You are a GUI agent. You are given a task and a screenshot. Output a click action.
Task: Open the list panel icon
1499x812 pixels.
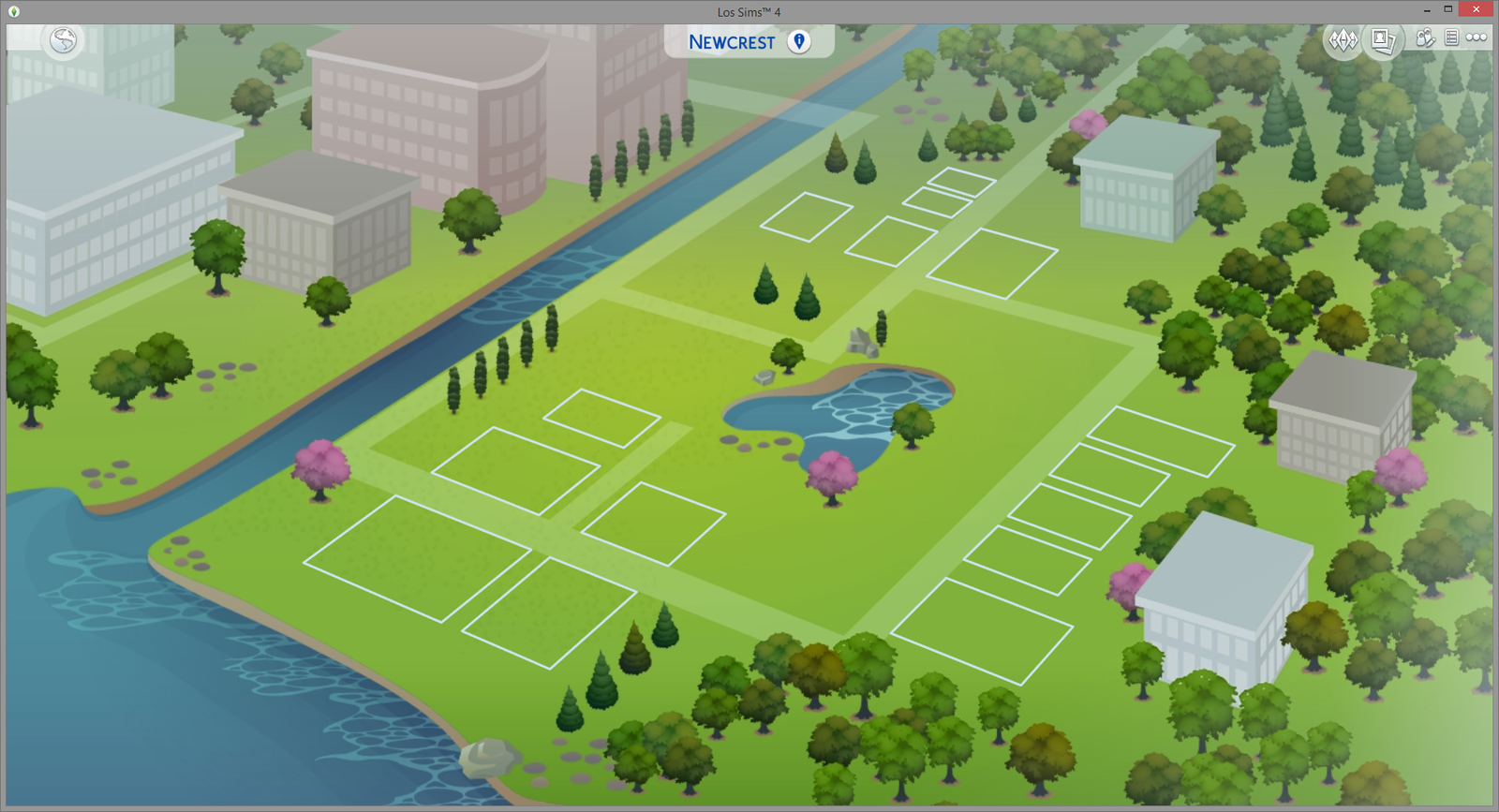pos(1451,37)
